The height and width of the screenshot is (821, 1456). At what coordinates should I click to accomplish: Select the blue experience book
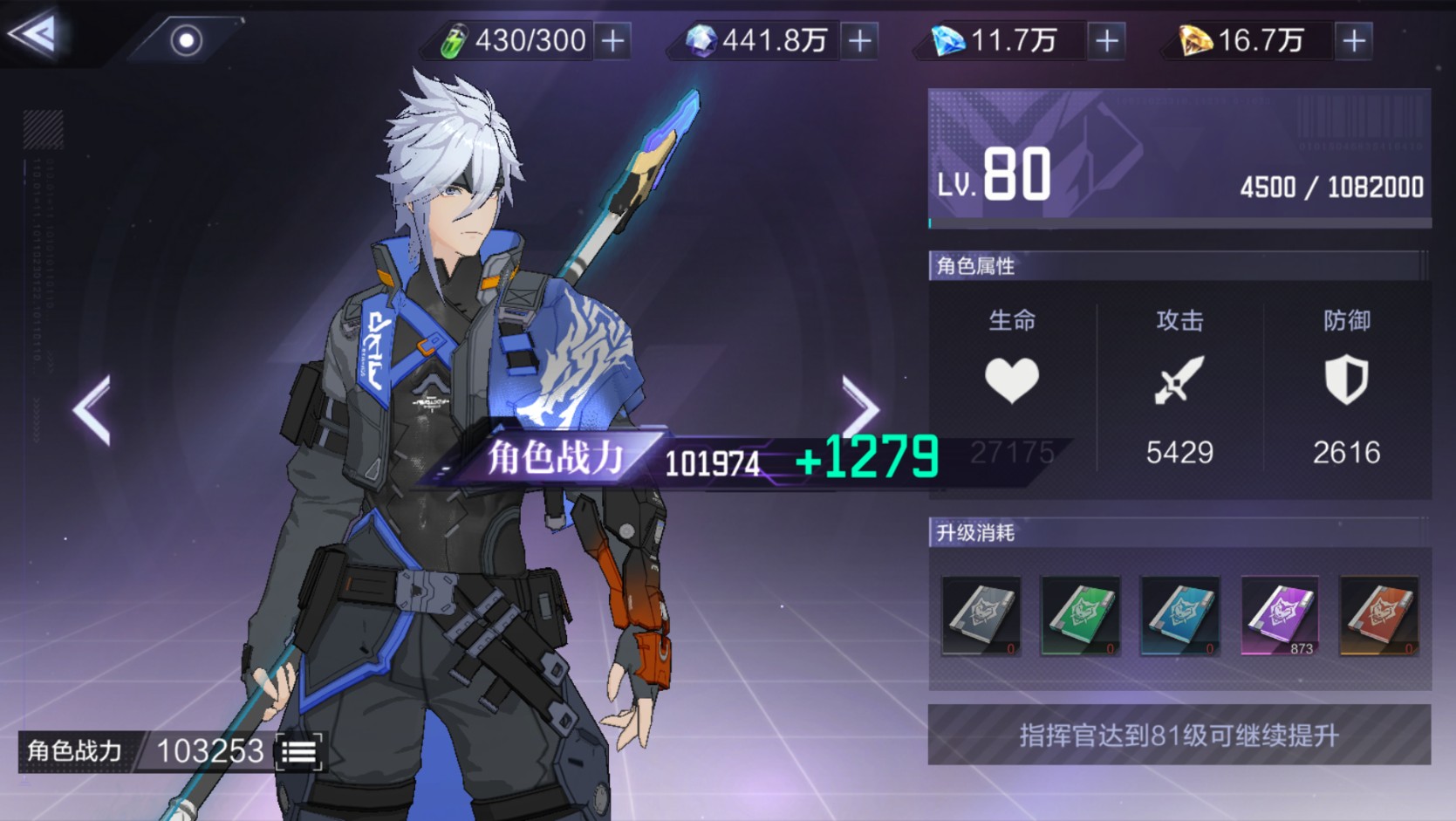pyautogui.click(x=1179, y=615)
